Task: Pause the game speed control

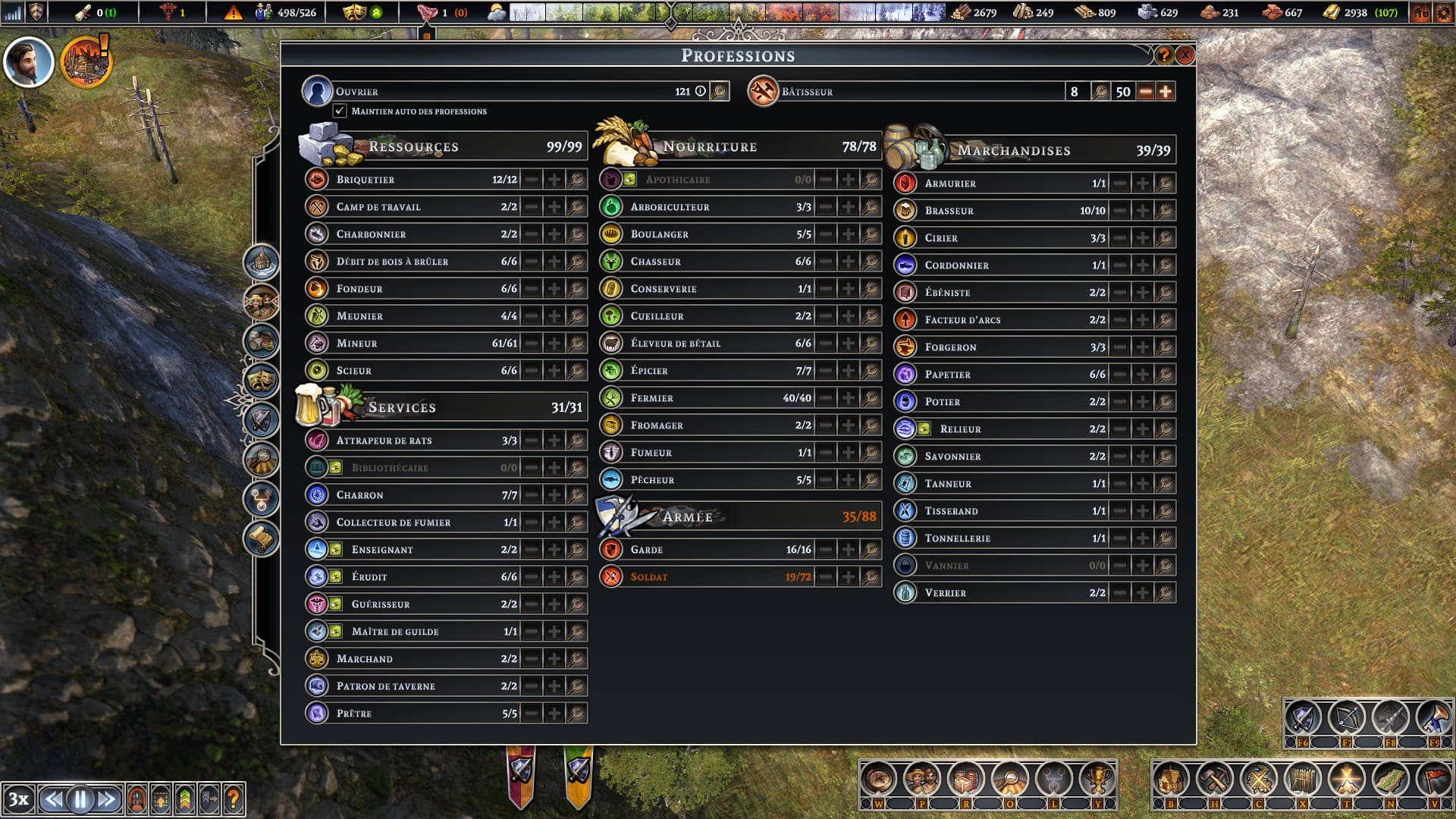Action: coord(80,799)
